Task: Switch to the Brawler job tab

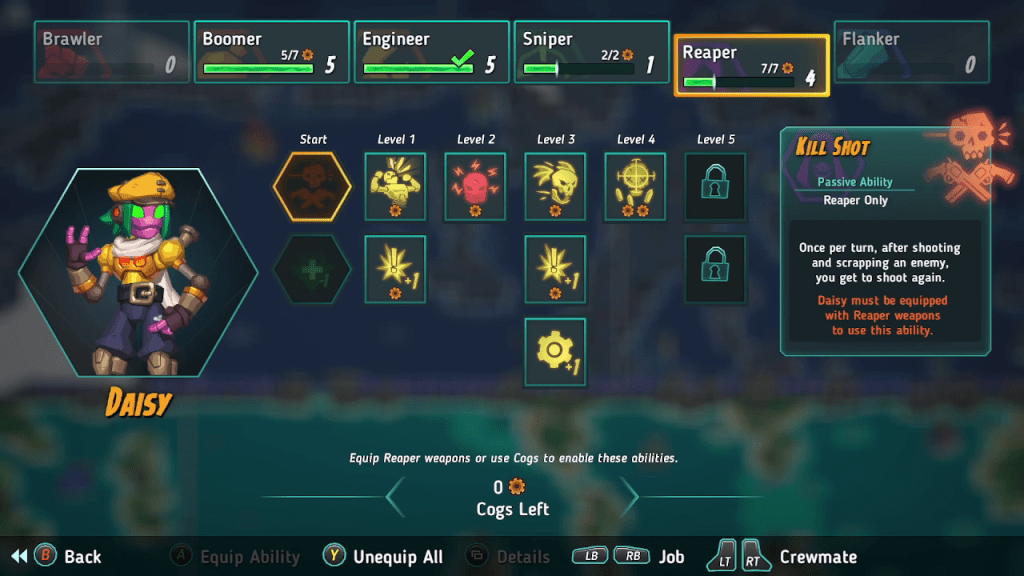Action: [x=111, y=52]
